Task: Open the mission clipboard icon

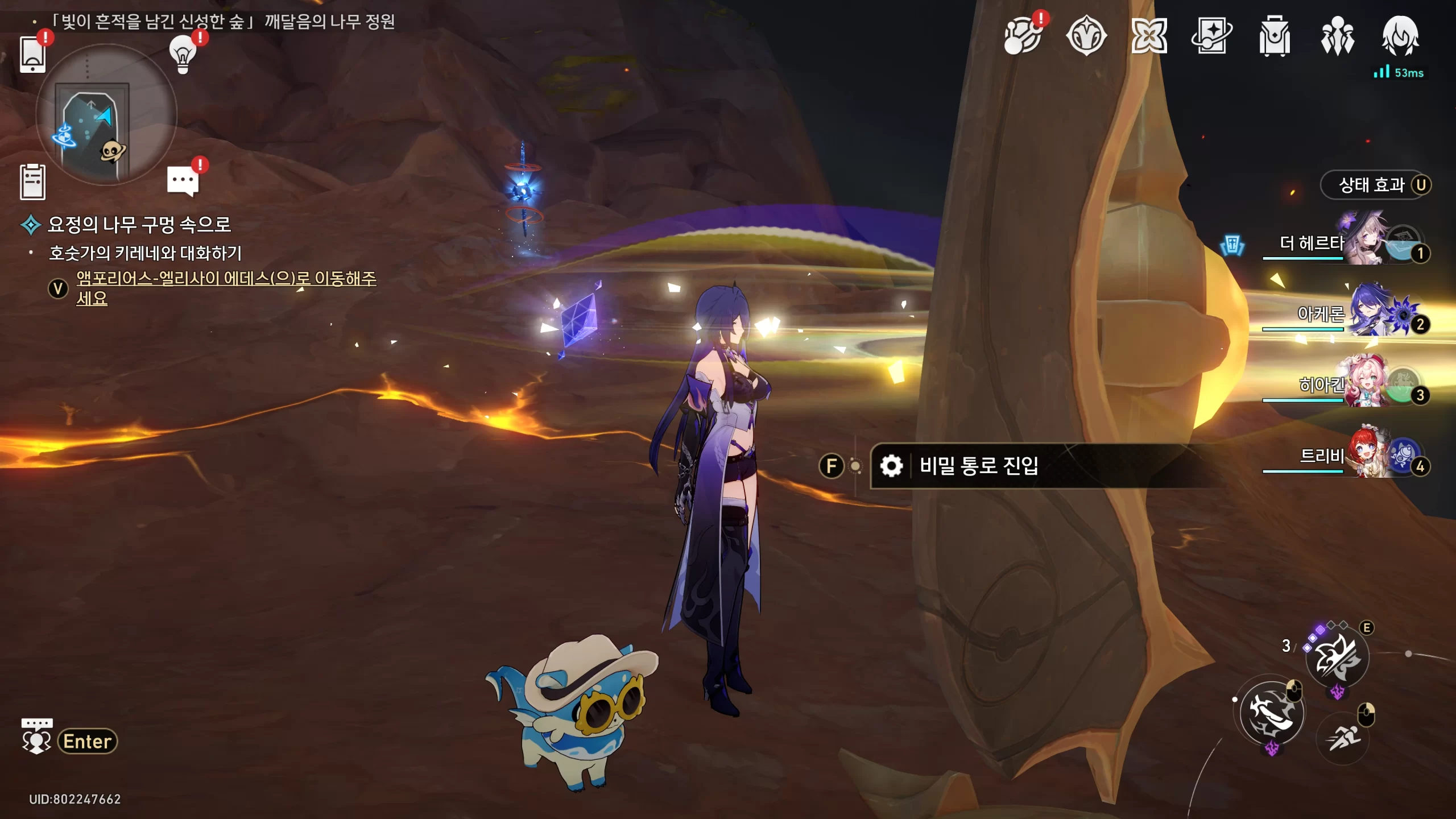Action: (x=32, y=182)
